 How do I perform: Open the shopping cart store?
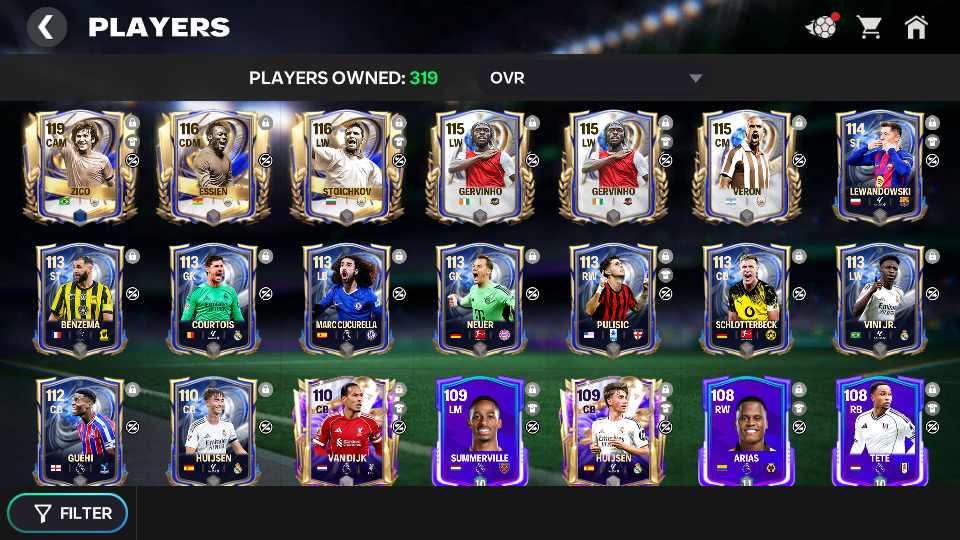pos(869,27)
